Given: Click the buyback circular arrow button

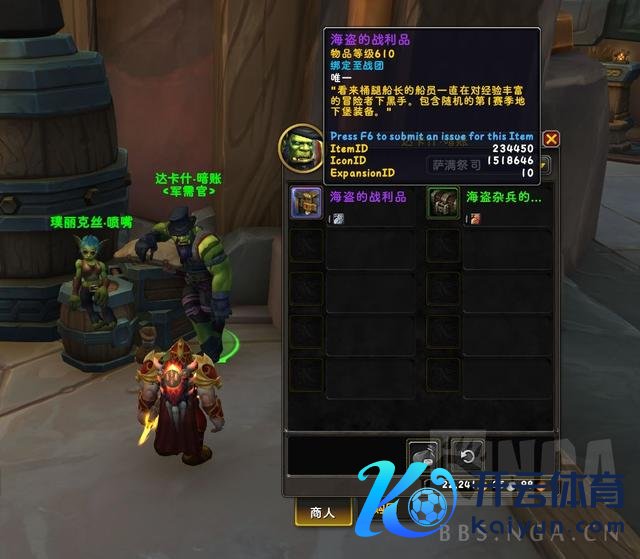Looking at the screenshot, I should pos(467,455).
